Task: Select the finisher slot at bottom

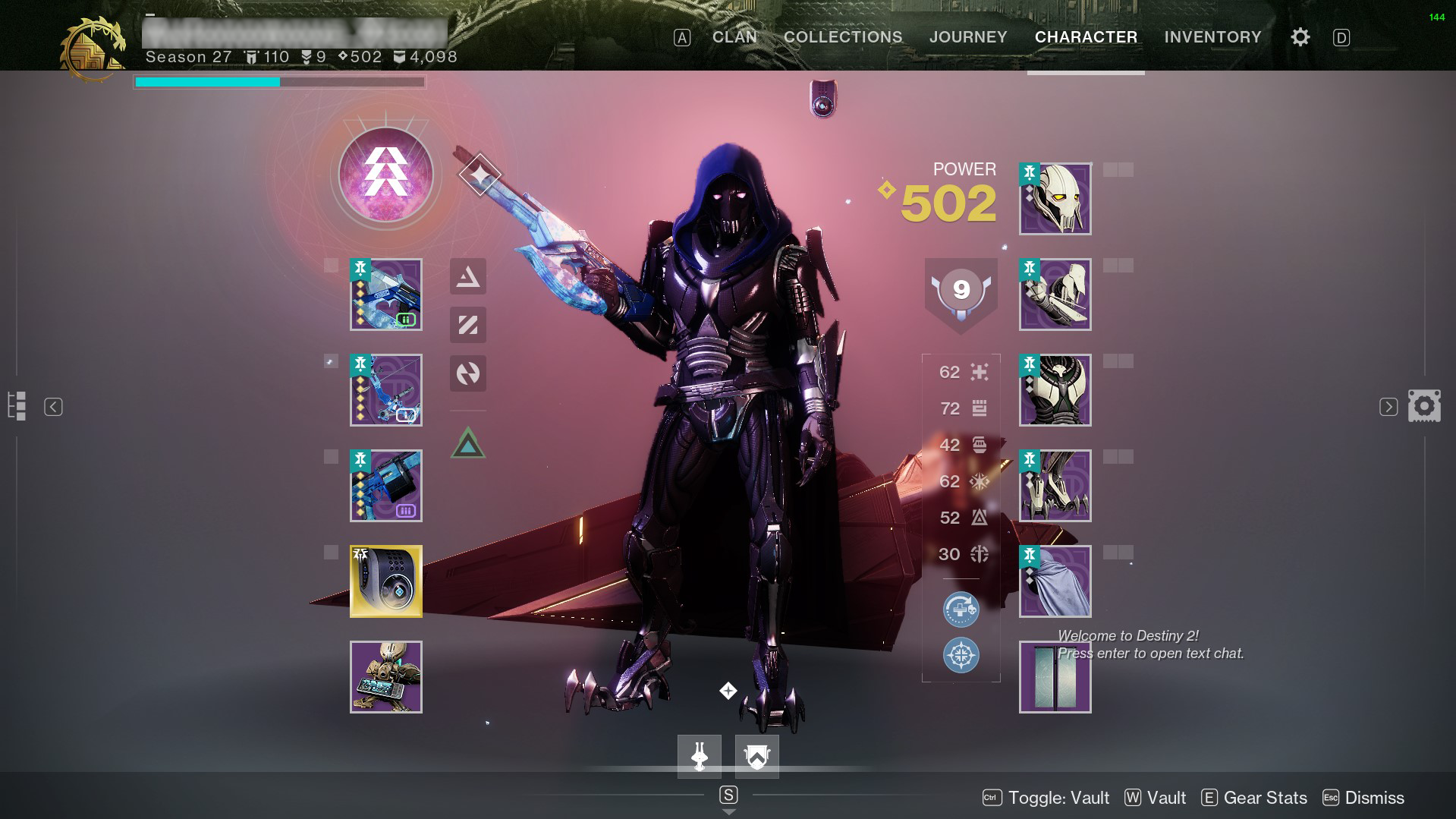Action: (699, 757)
